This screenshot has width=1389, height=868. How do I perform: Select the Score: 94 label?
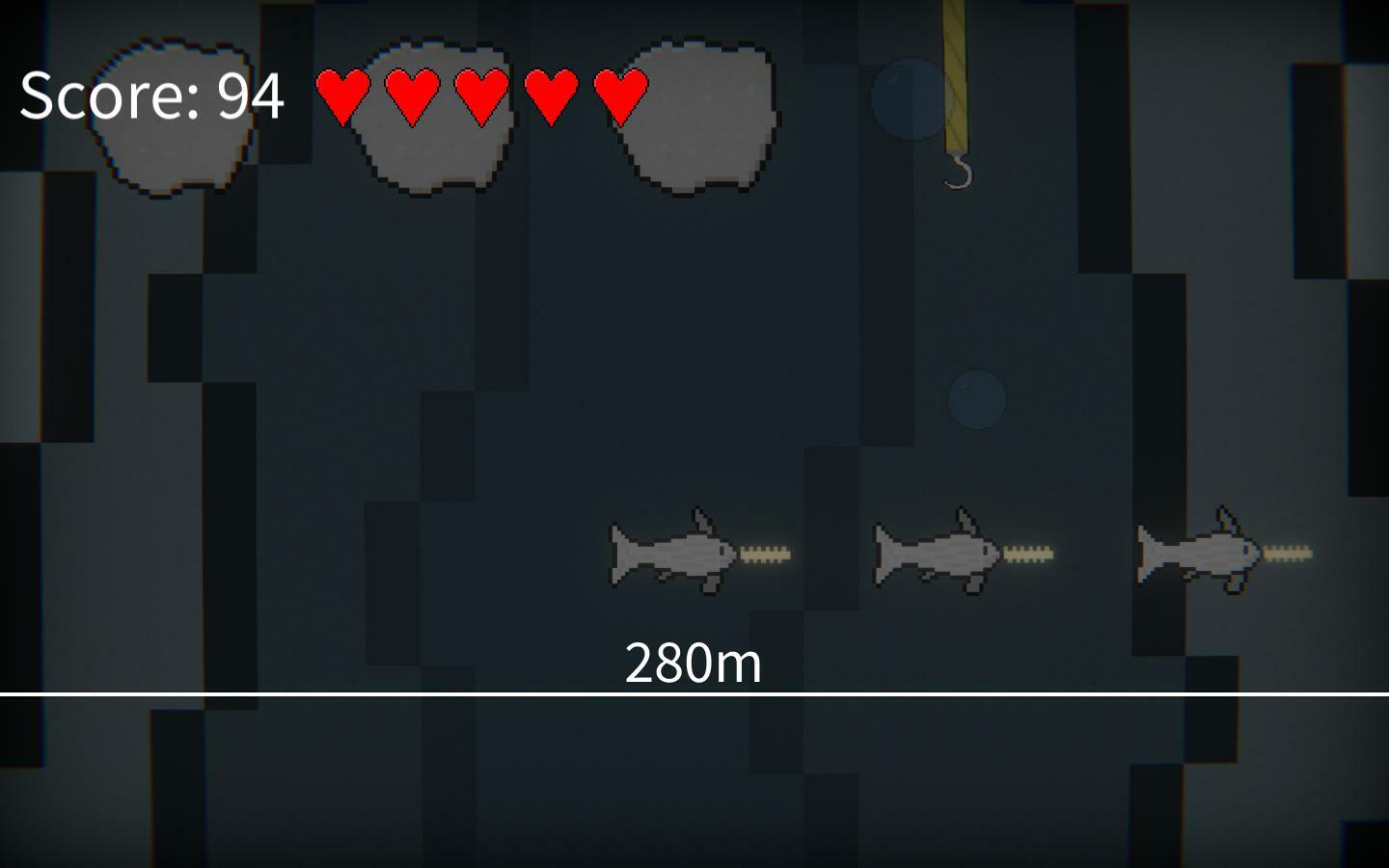pos(151,95)
